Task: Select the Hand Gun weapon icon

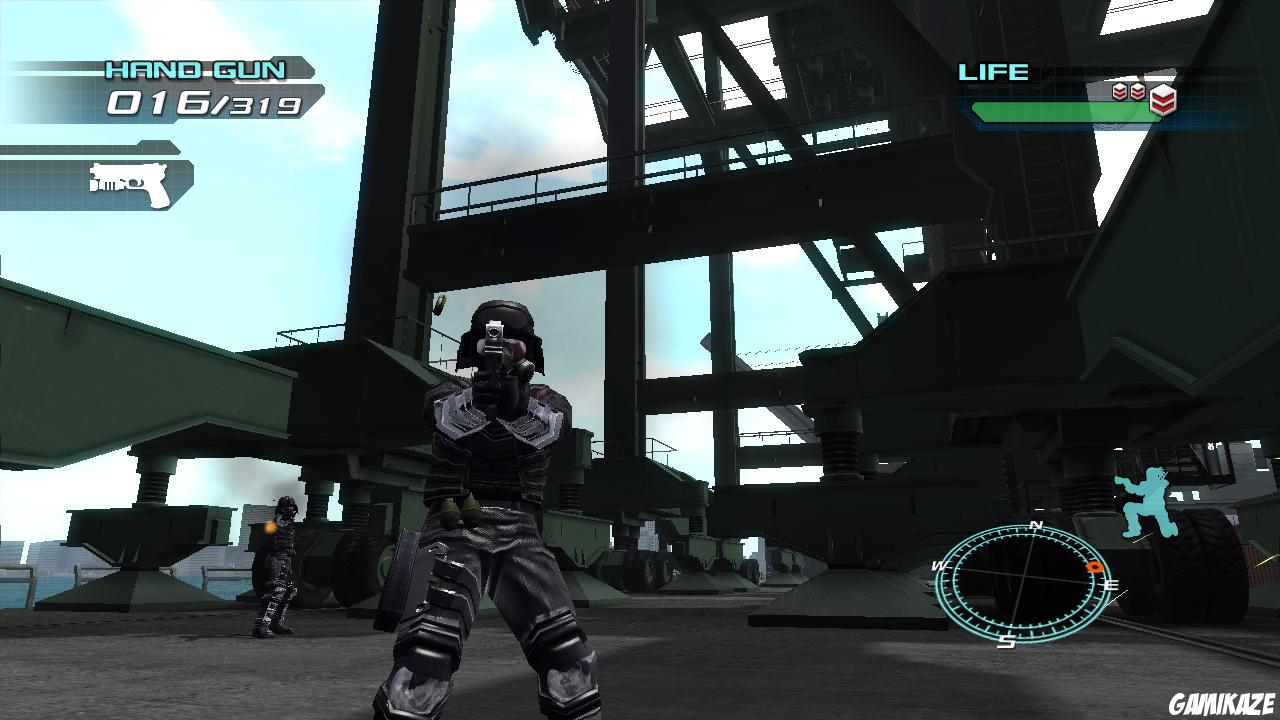Action: (x=130, y=185)
